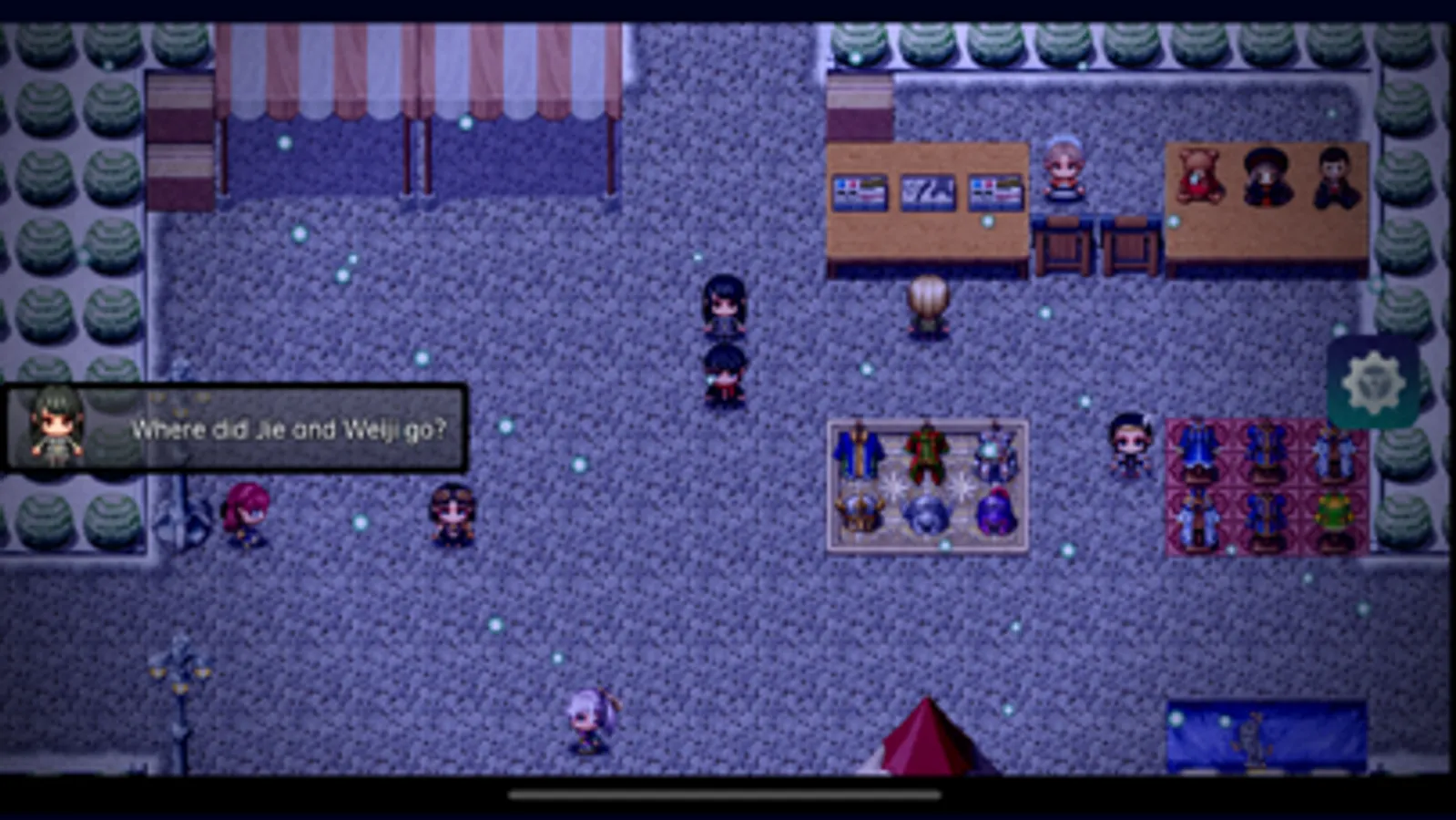Screen dimensions: 1456x820
Task: Talk to the shopkeeper at the clothing racks
Action: pyautogui.click(x=1132, y=446)
